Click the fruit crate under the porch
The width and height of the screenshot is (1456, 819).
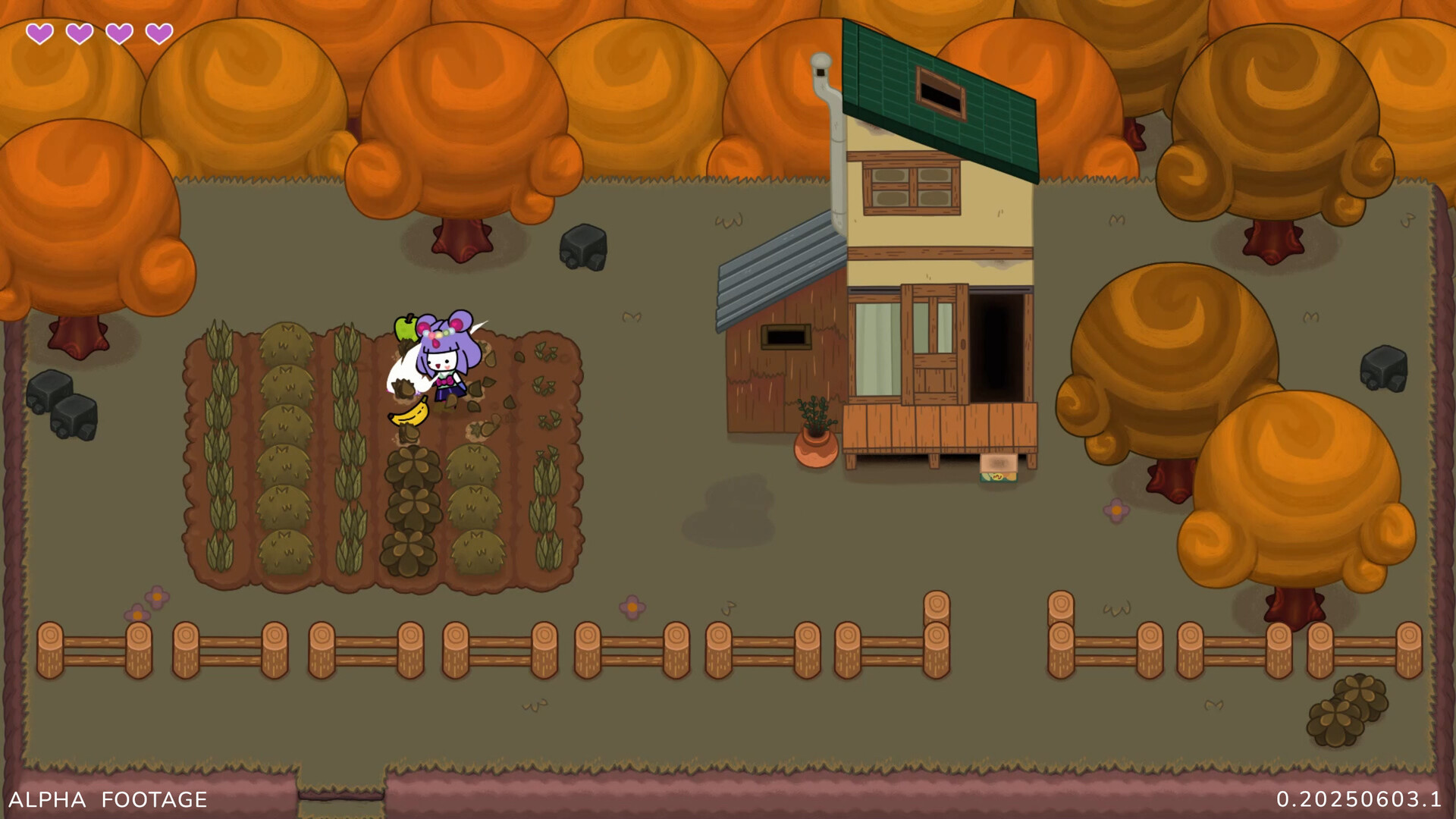pyautogui.click(x=999, y=466)
